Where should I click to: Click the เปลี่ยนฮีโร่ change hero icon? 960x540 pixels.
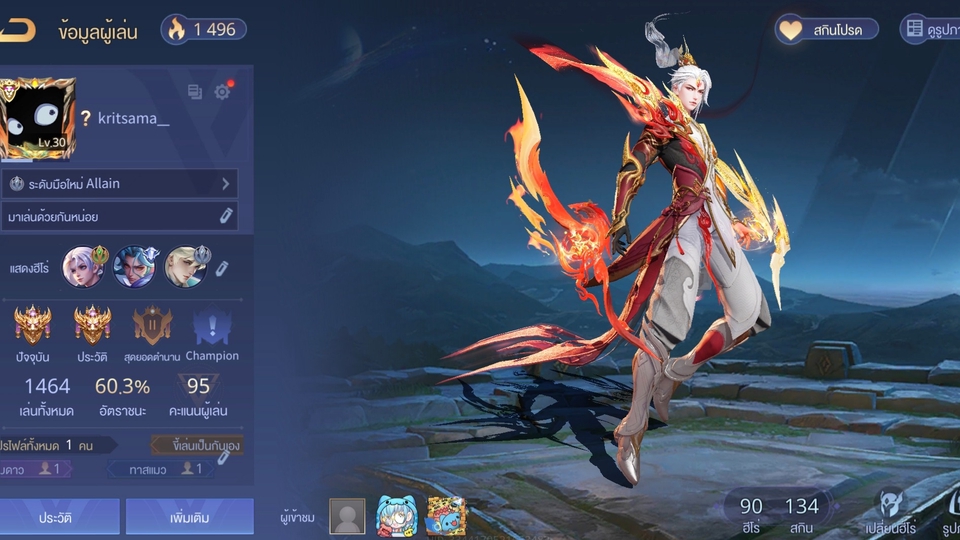tap(891, 512)
